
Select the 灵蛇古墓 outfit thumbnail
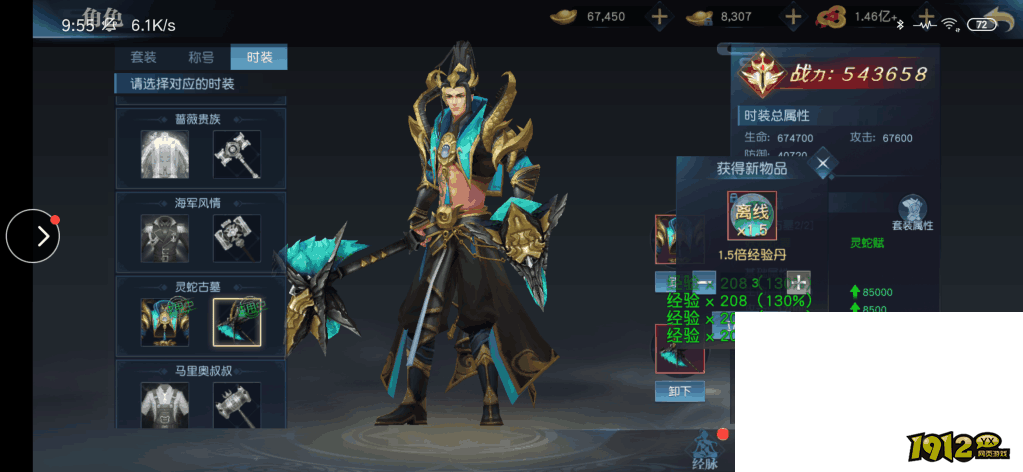(165, 322)
